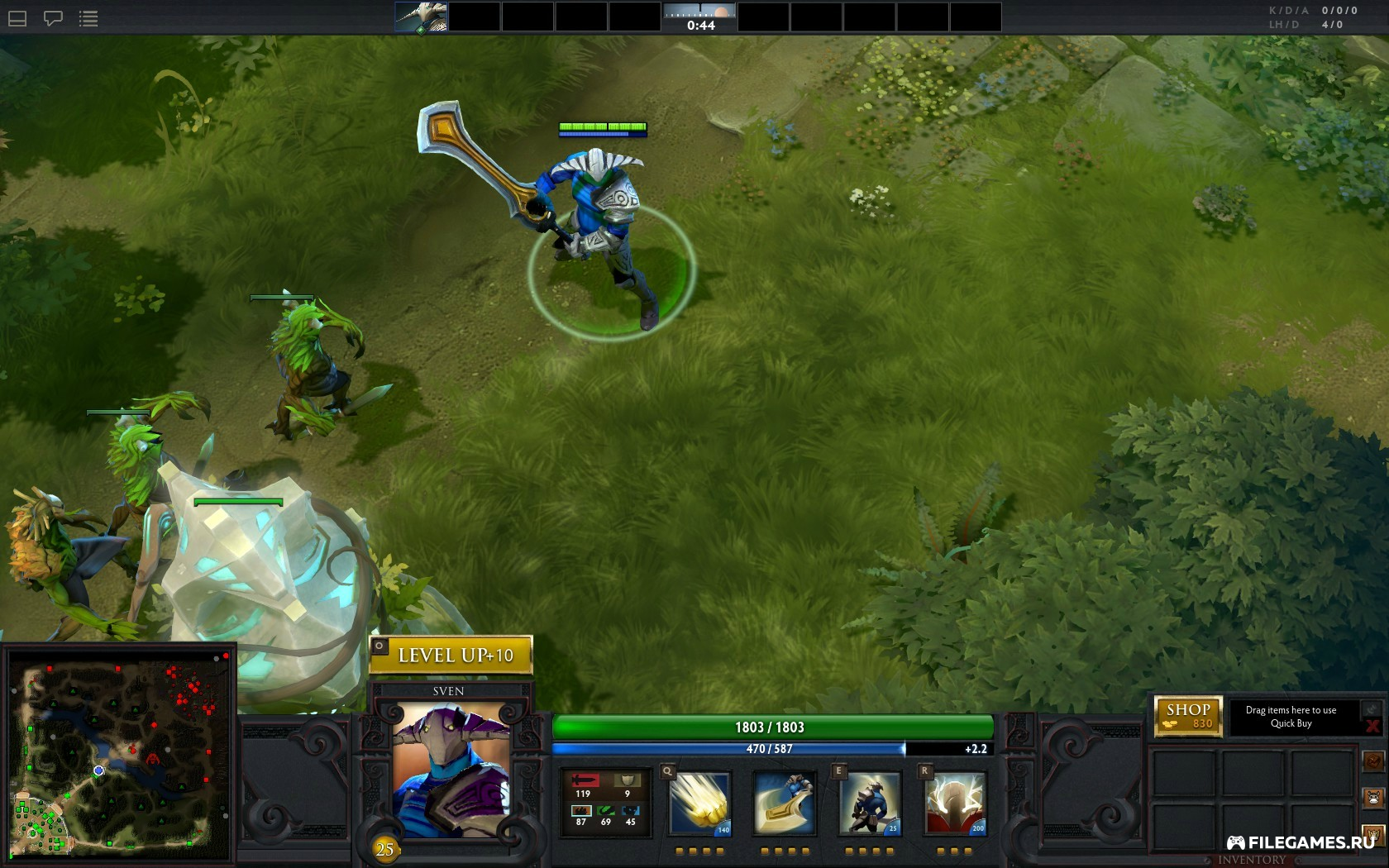Screen dimensions: 1389x868
Task: Toggle the dashboard panel icon in the top-left bar
Action: (17, 18)
